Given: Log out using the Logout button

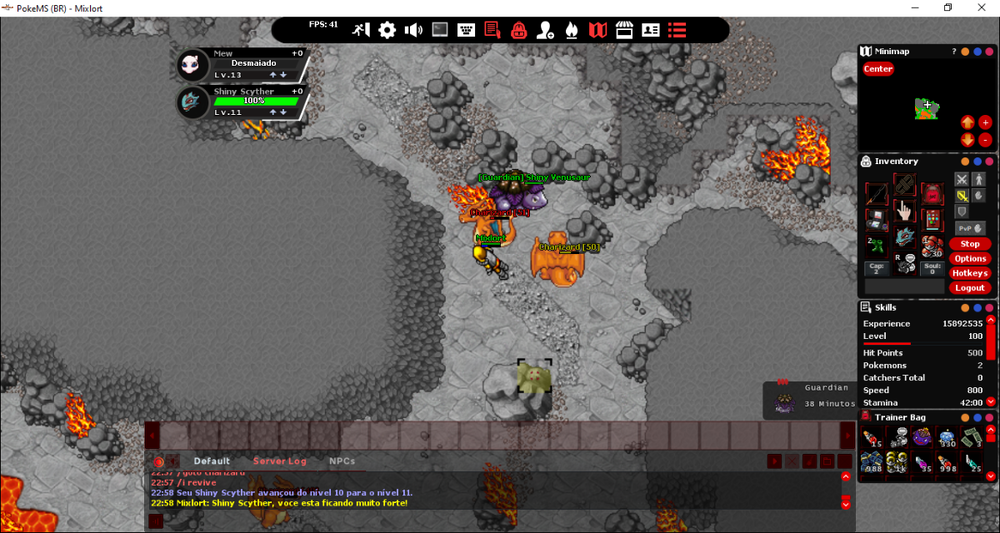Looking at the screenshot, I should [x=969, y=288].
